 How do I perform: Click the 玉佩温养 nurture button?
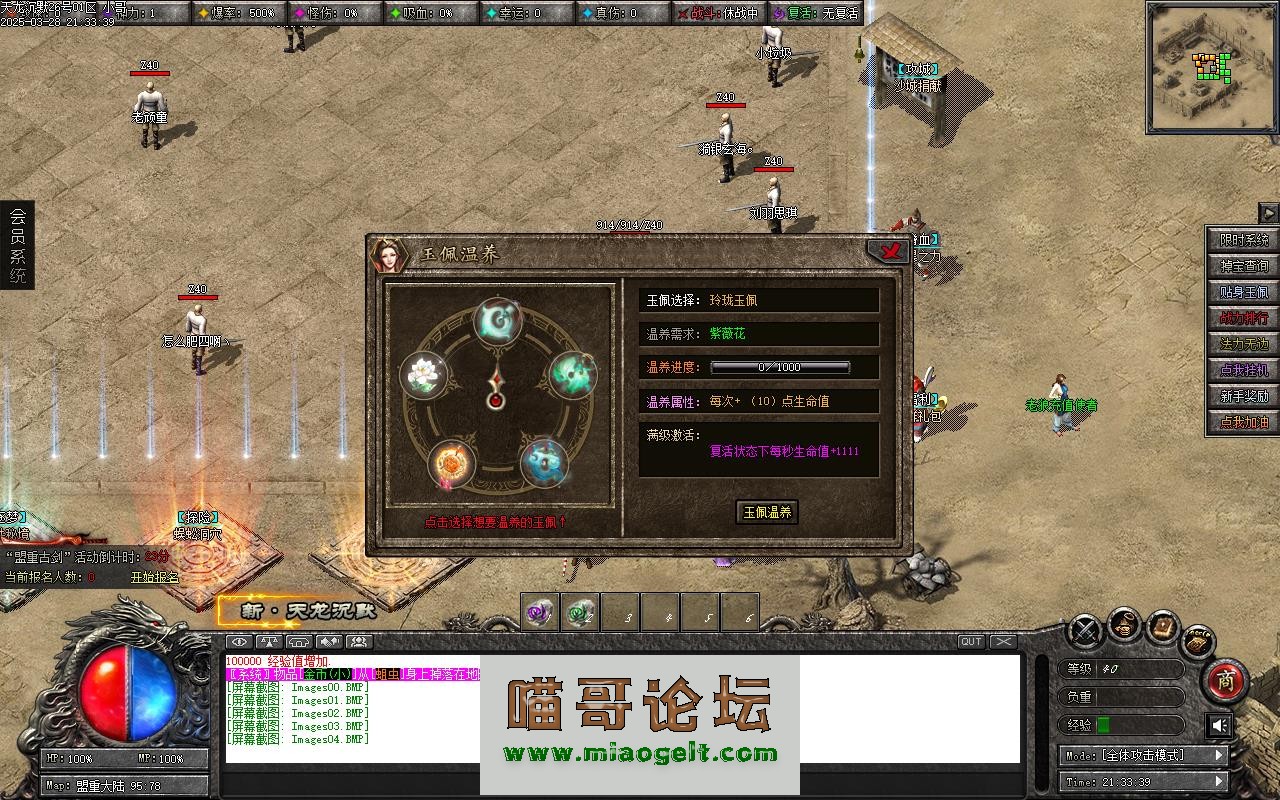tap(767, 512)
